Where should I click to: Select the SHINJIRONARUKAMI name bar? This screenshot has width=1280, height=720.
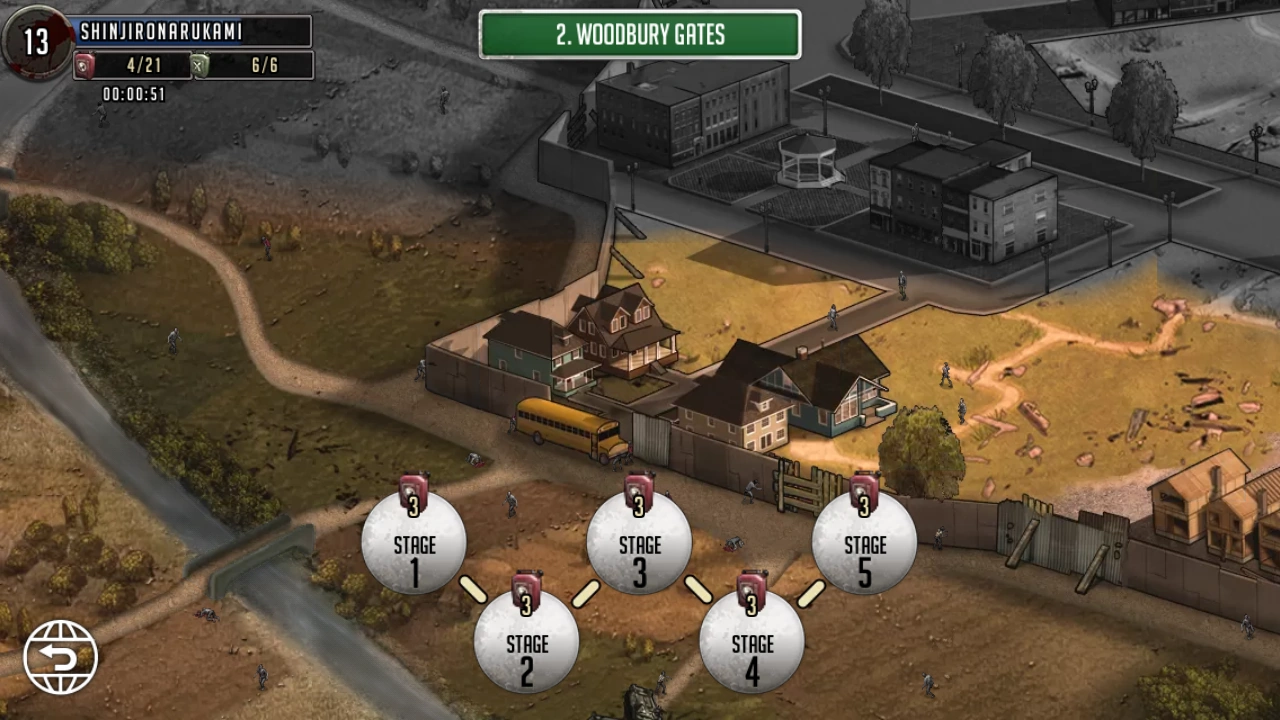click(x=190, y=32)
